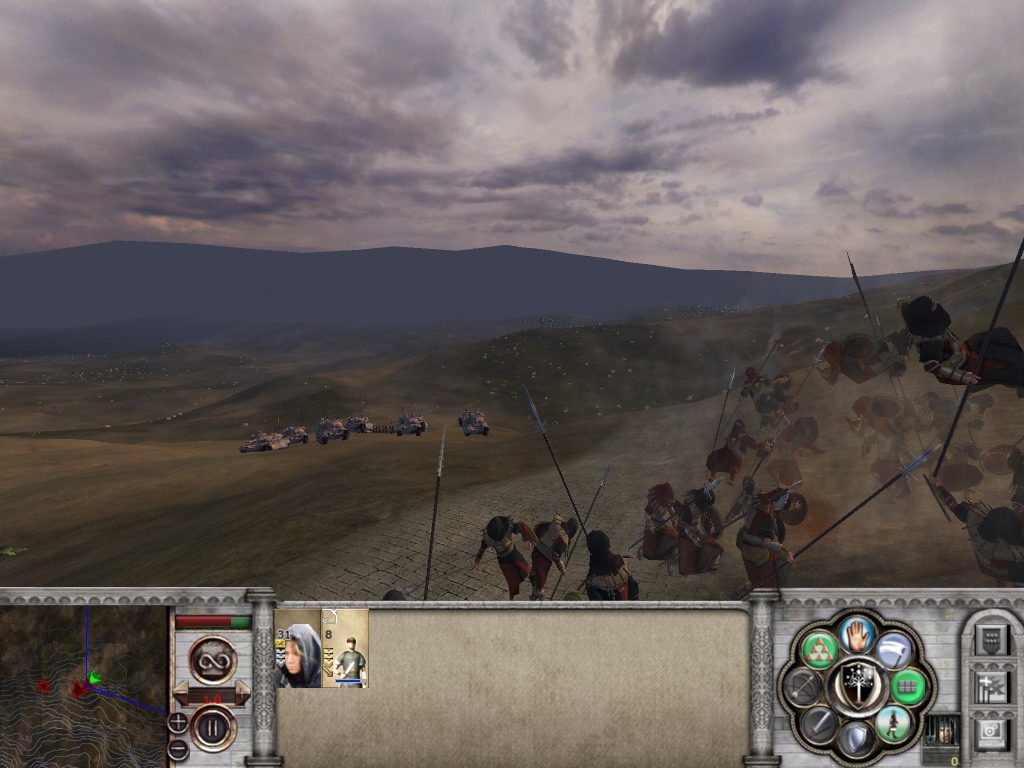The width and height of the screenshot is (1024, 768).
Task: Select the archer unit card with 8 men
Action: pos(345,648)
